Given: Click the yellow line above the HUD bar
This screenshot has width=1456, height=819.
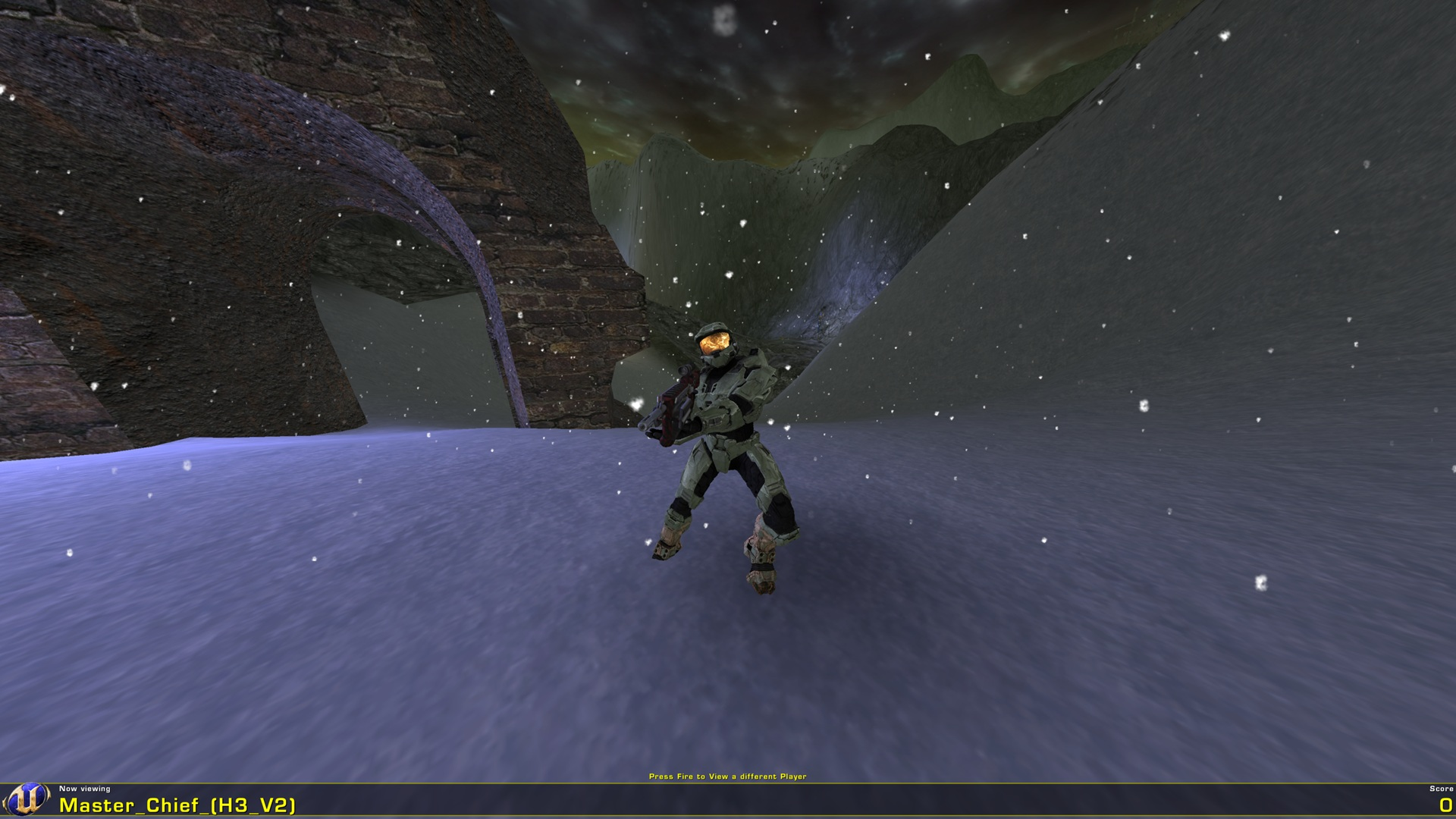Looking at the screenshot, I should pyautogui.click(x=728, y=783).
